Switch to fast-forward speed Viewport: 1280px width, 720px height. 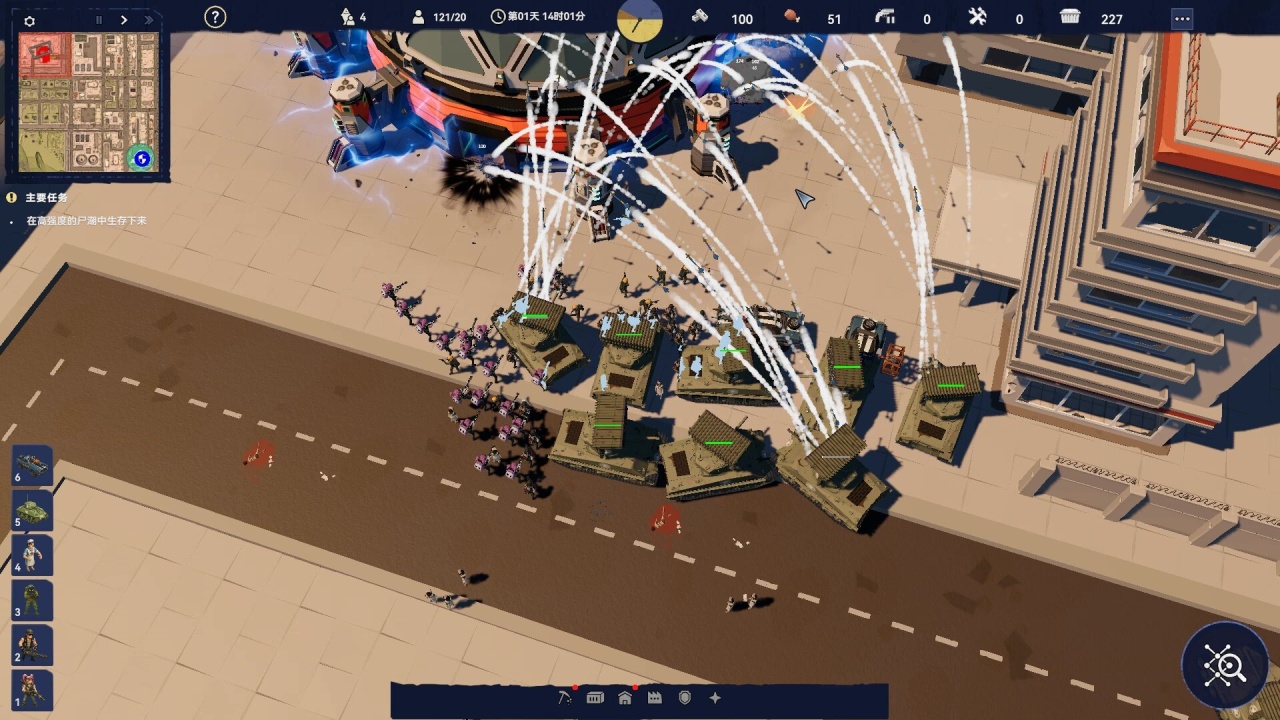pyautogui.click(x=149, y=20)
